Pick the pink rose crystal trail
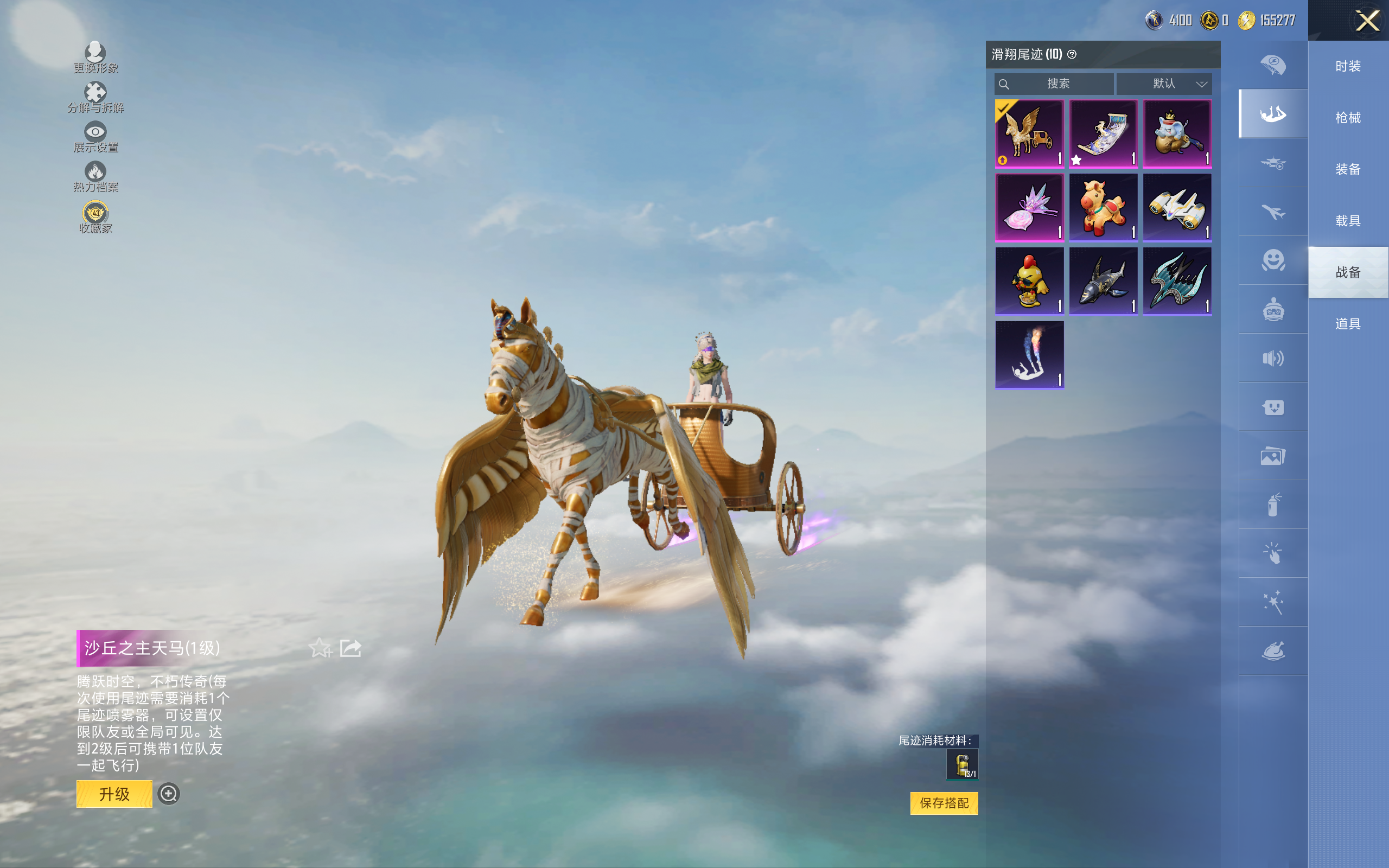The height and width of the screenshot is (868, 1389). (x=1029, y=207)
